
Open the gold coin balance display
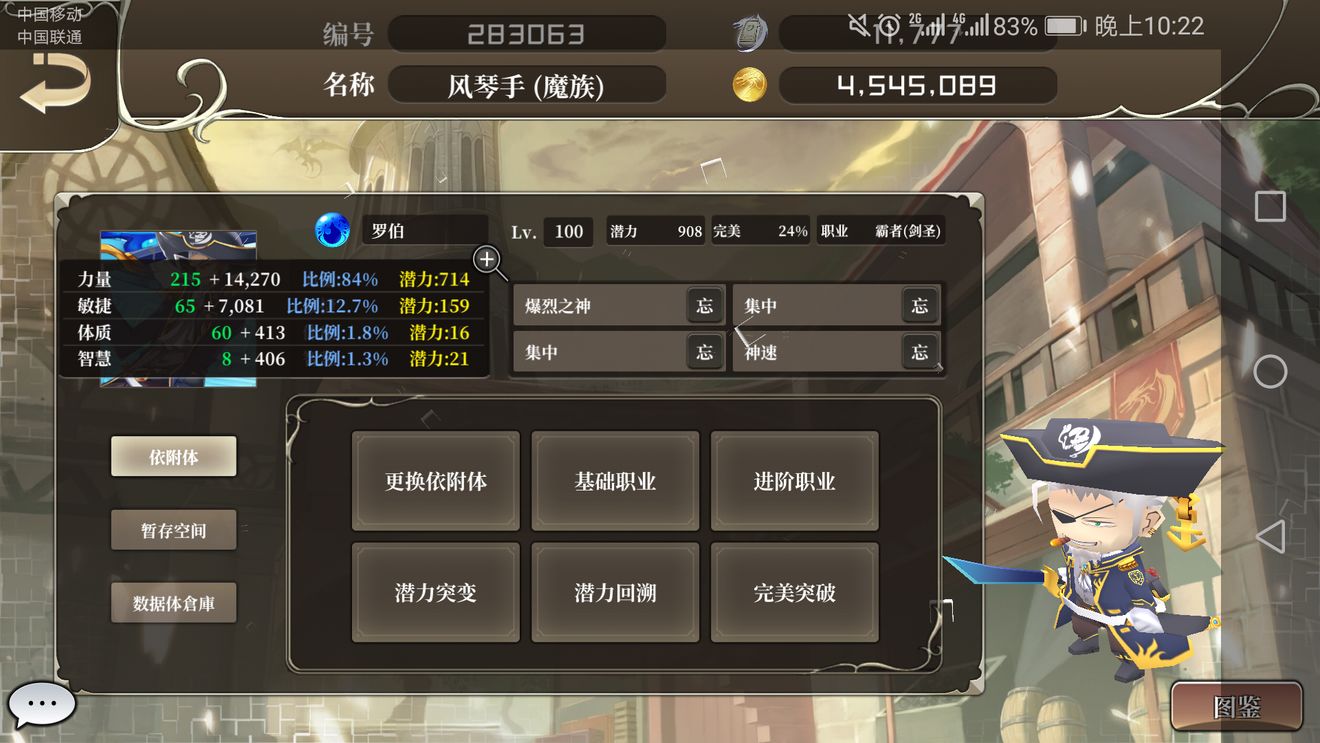918,85
